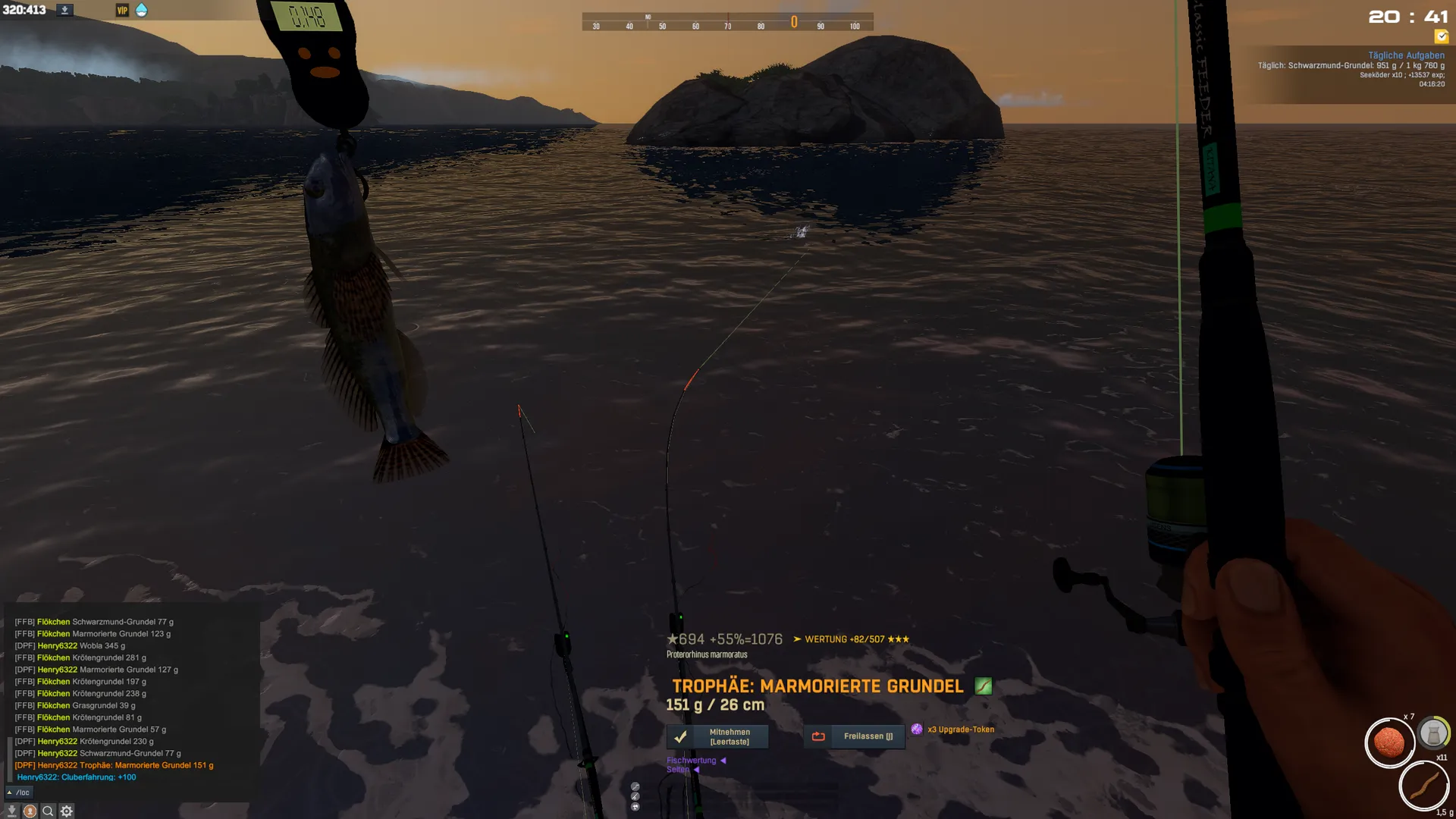The width and height of the screenshot is (1456, 819).
Task: Open the chat settings gear
Action: click(x=67, y=811)
